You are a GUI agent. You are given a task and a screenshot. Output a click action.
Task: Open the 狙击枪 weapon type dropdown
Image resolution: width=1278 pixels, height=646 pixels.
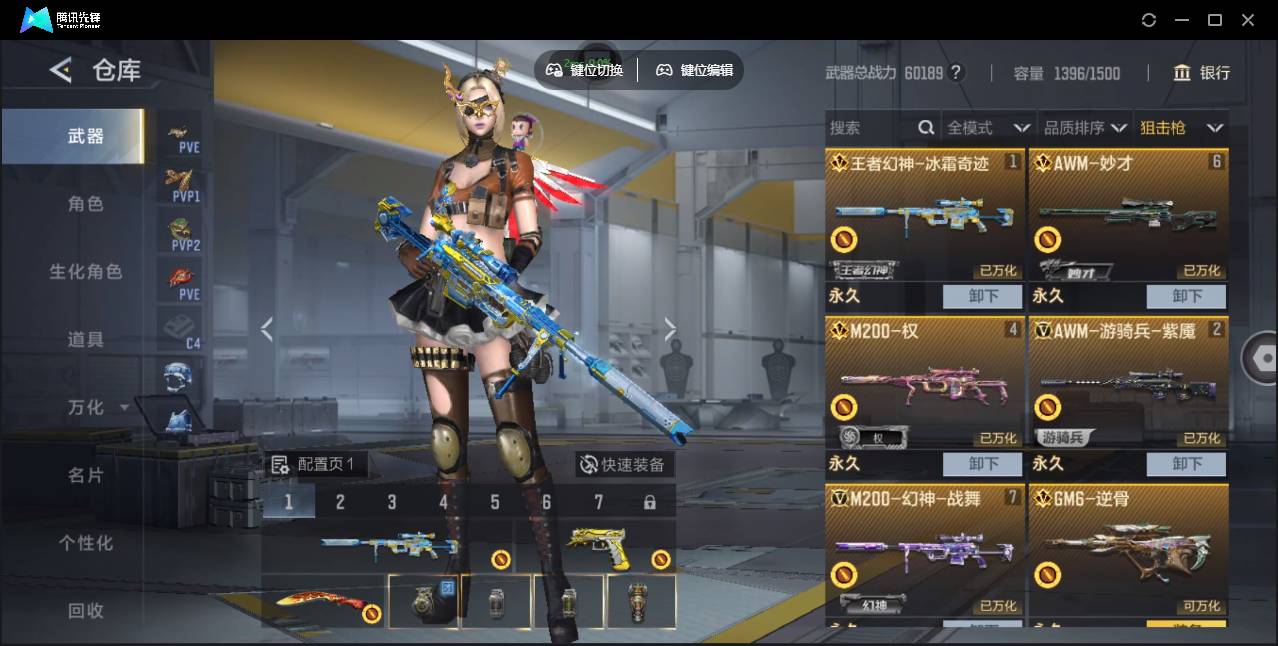coord(1181,128)
